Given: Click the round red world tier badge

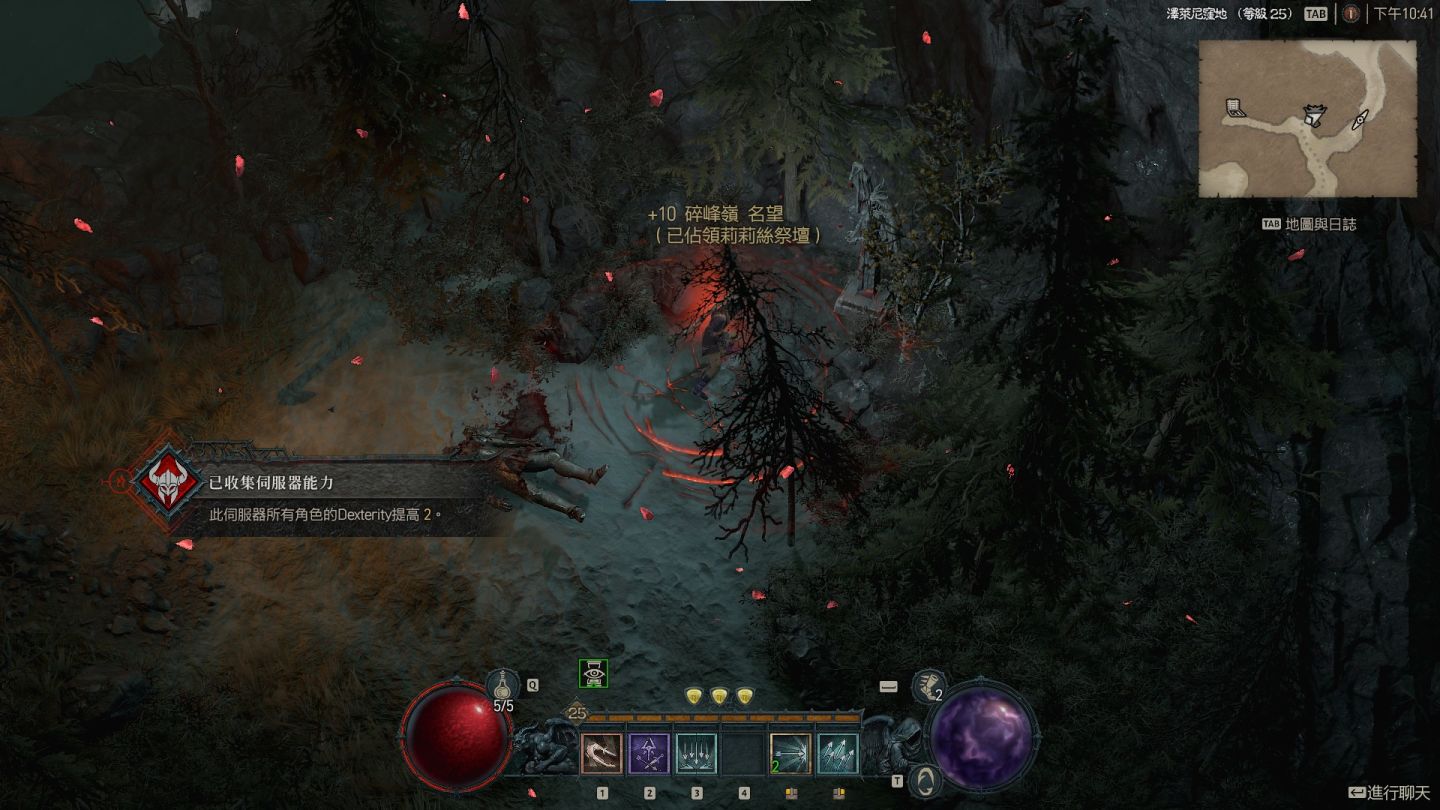Looking at the screenshot, I should click(1351, 14).
